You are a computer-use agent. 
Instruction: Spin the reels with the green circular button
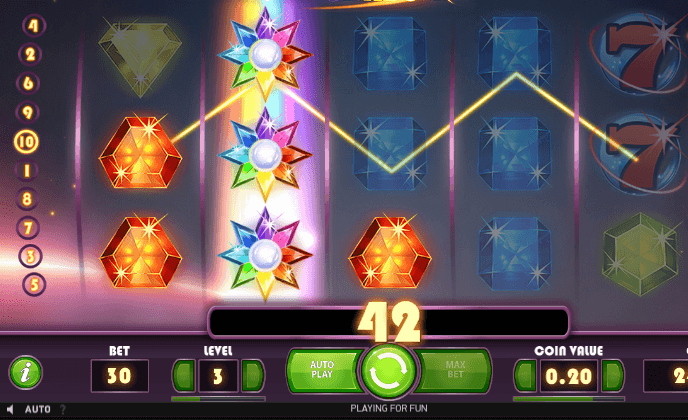click(387, 370)
